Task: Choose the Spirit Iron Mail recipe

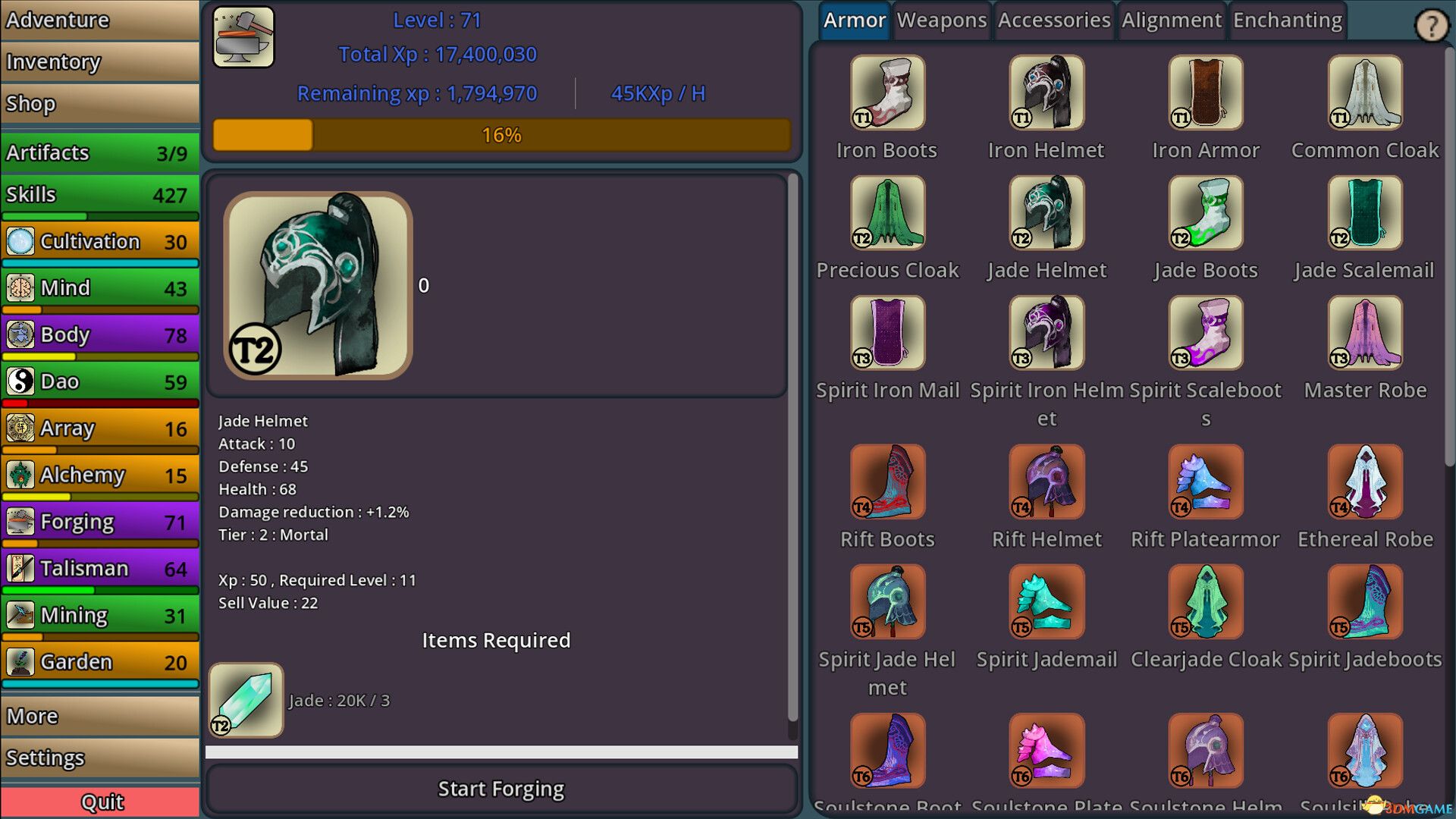Action: point(887,332)
